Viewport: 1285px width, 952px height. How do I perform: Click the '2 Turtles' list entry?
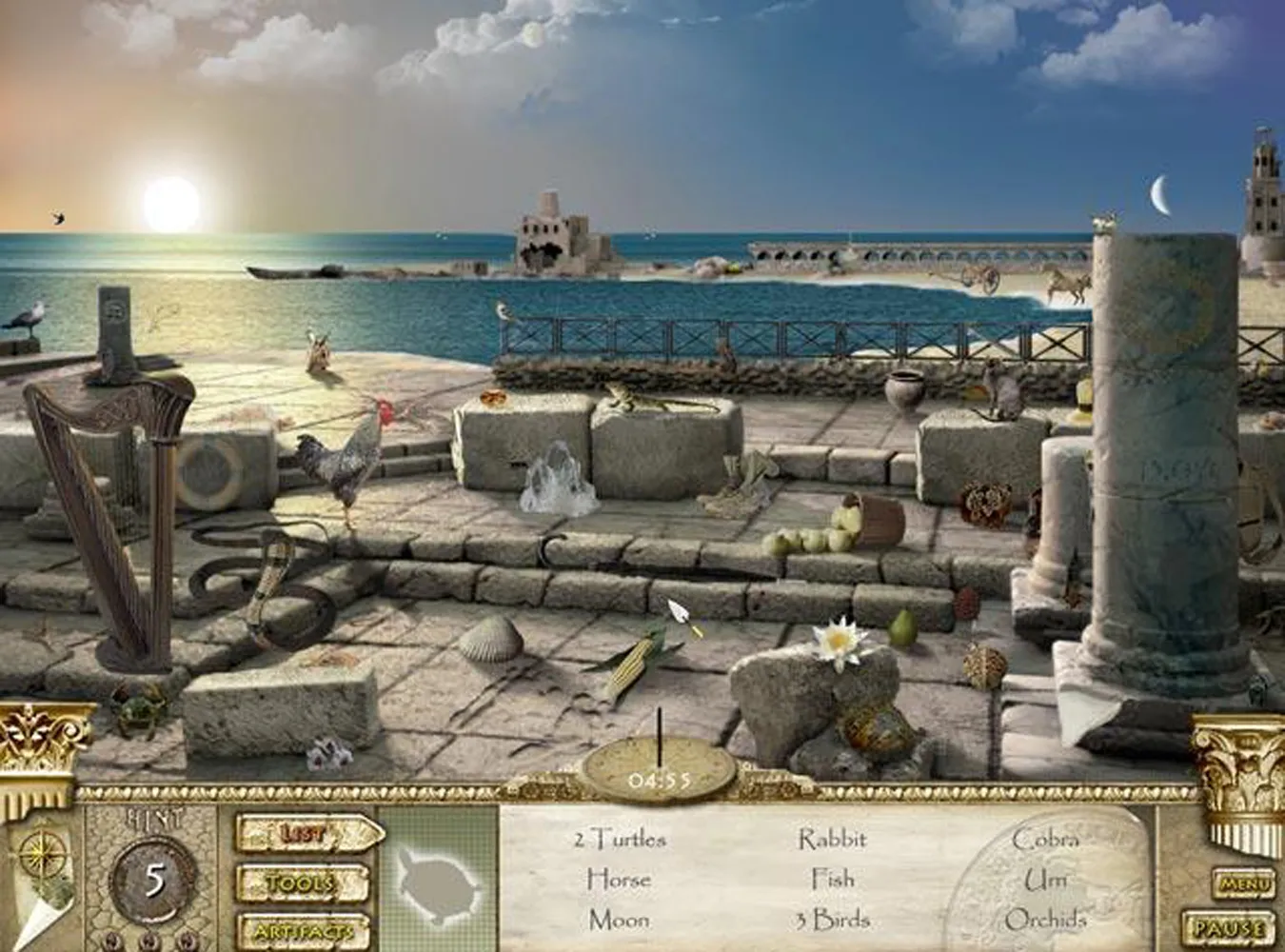[620, 839]
